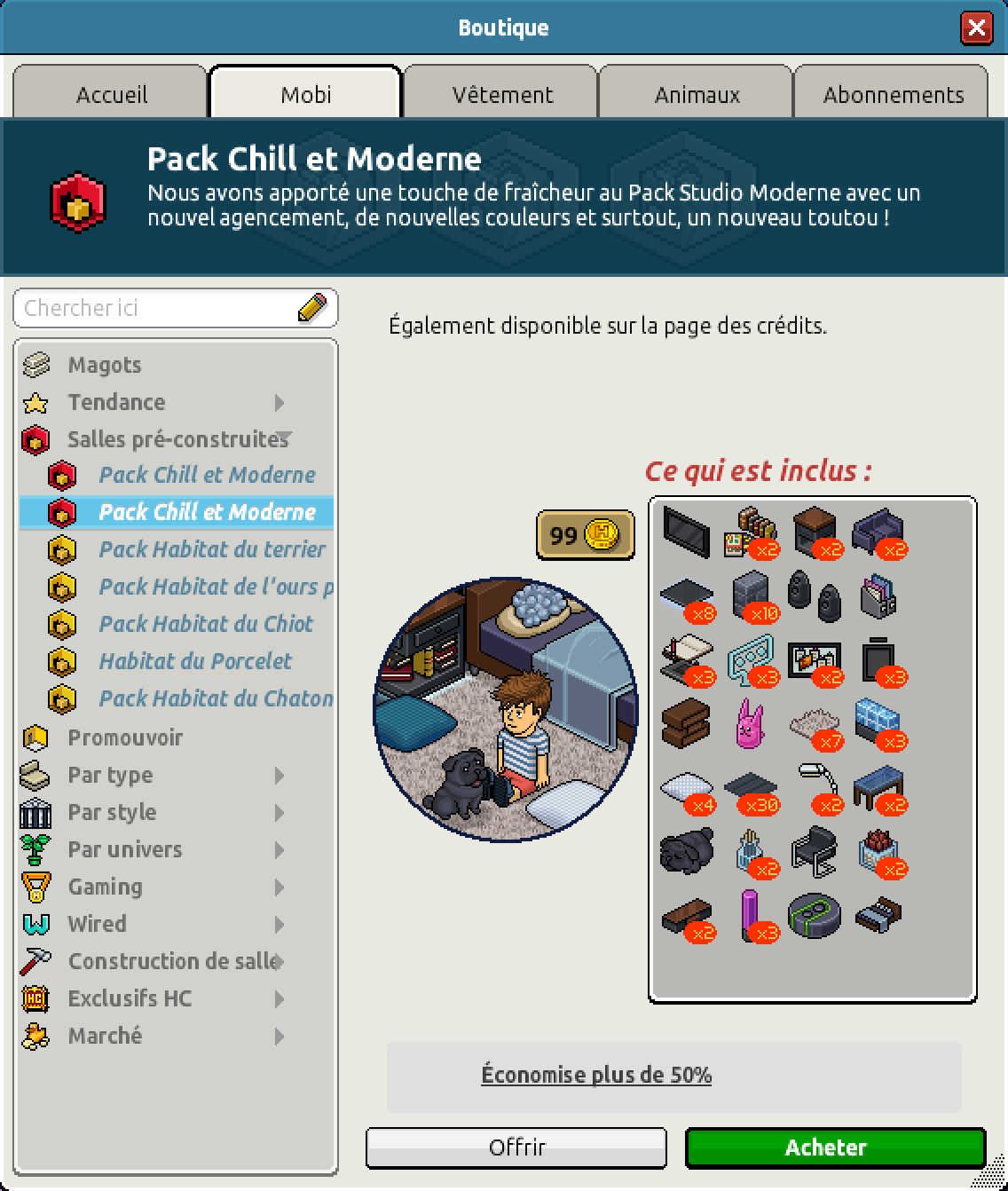Open the Magots category
1008x1191 pixels.
tap(104, 365)
